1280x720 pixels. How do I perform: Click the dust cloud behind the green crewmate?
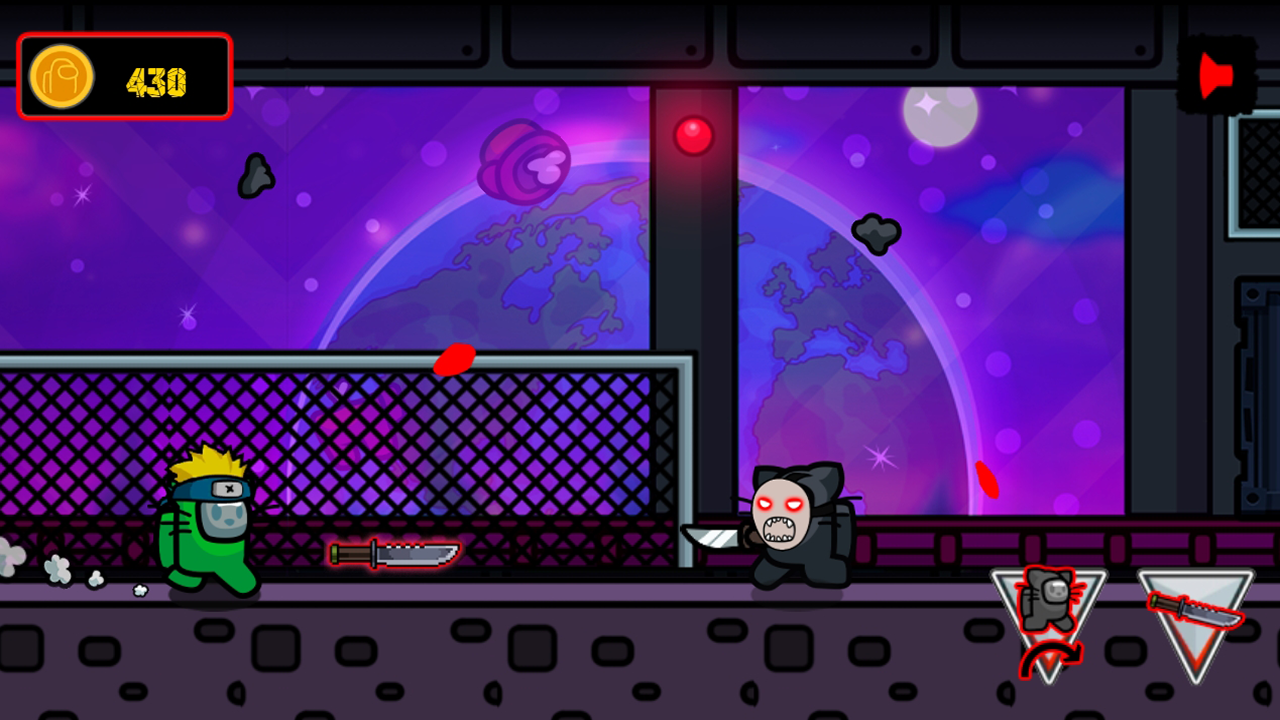pos(60,570)
